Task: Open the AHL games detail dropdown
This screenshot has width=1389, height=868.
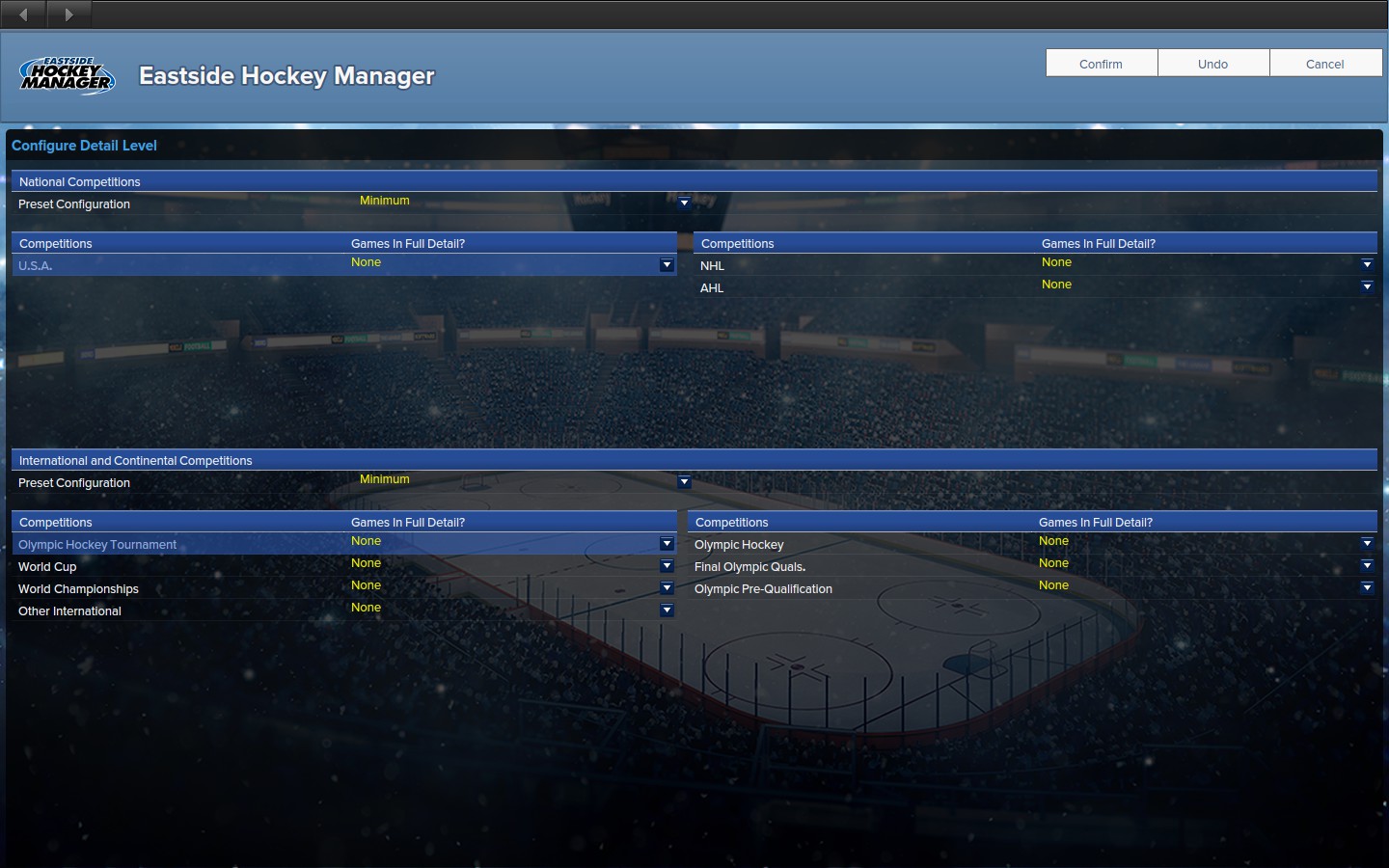Action: point(1367,286)
